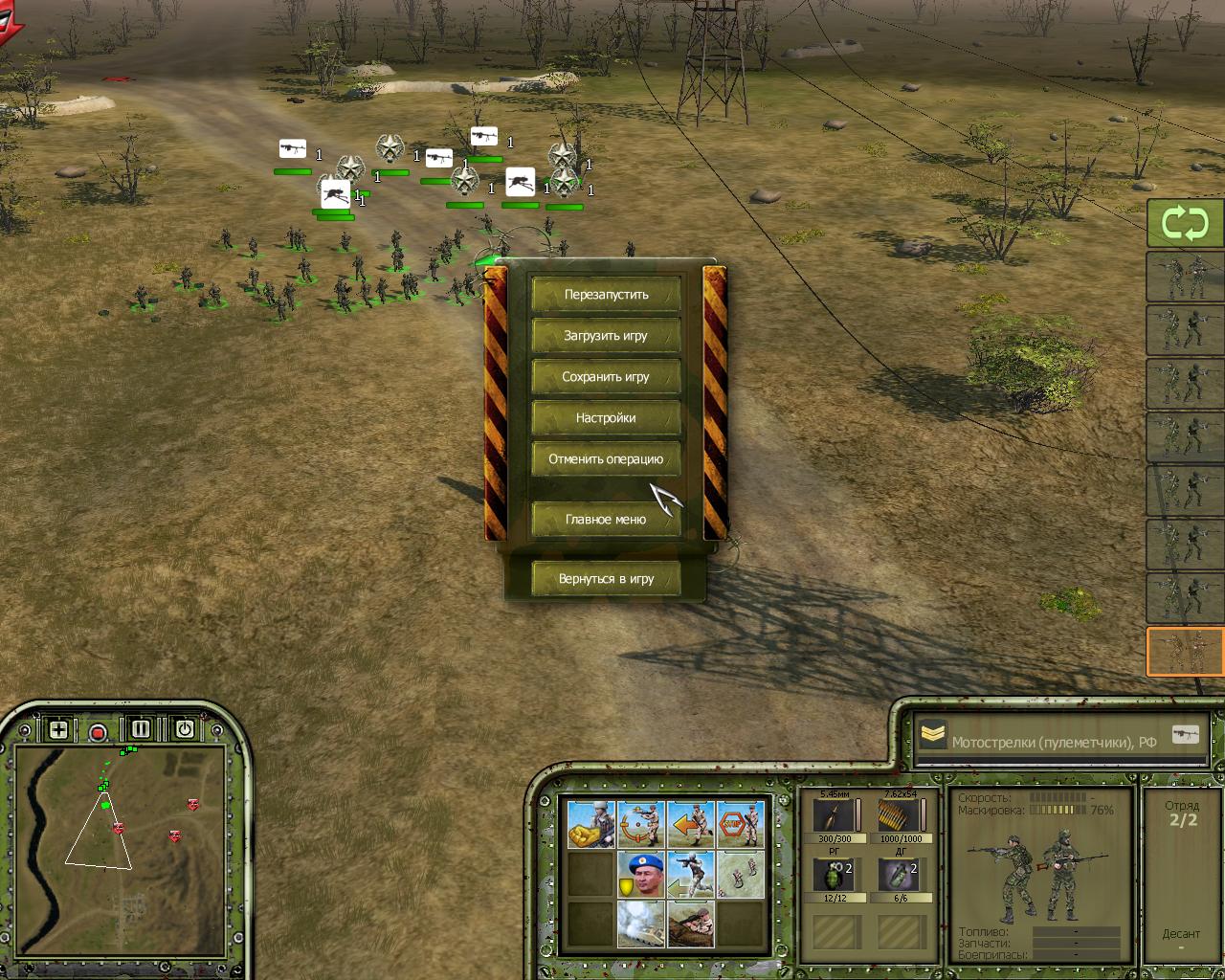Select the blue beret commander icon
This screenshot has height=980, width=1225.
coord(640,874)
